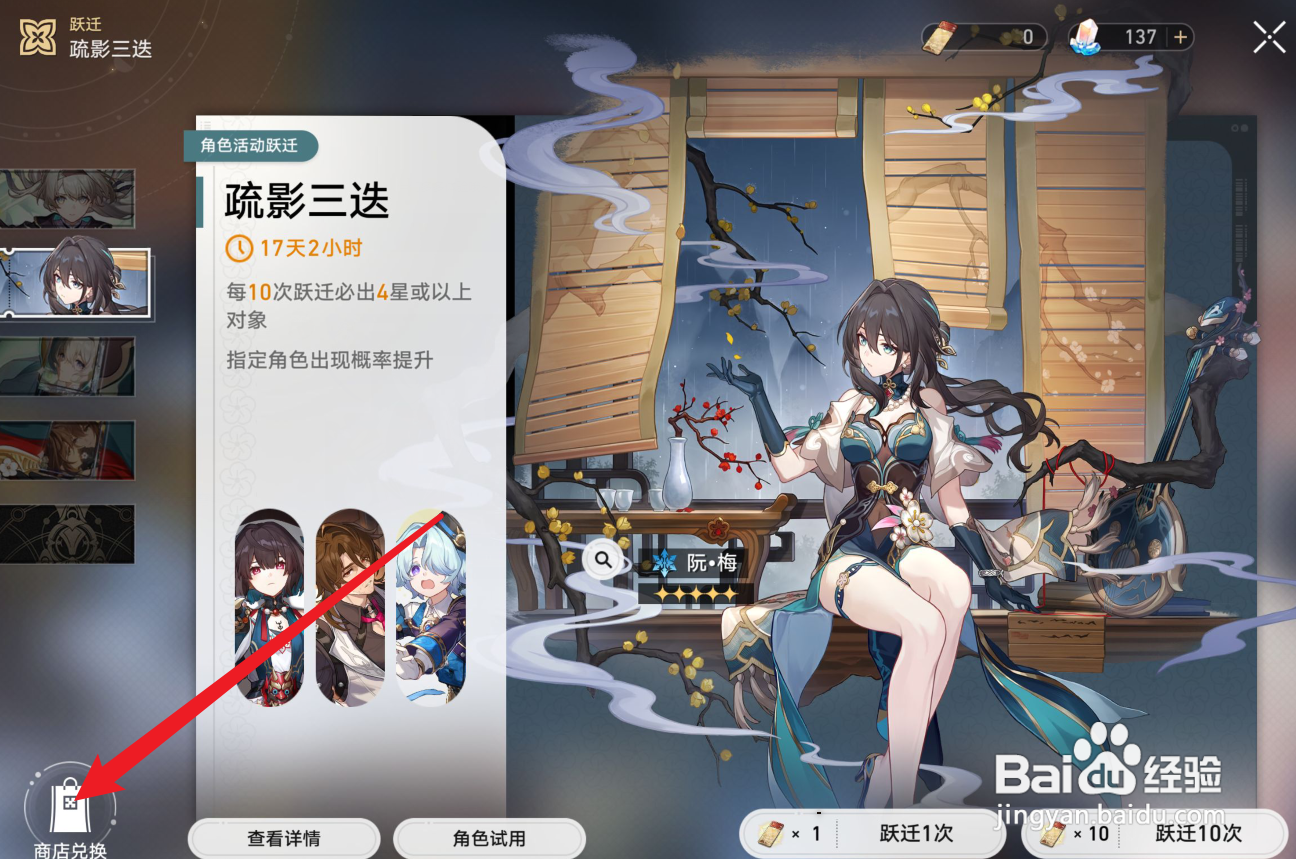Click the magnifier search icon beside 阮·梅
1296x859 pixels.
click(x=603, y=560)
